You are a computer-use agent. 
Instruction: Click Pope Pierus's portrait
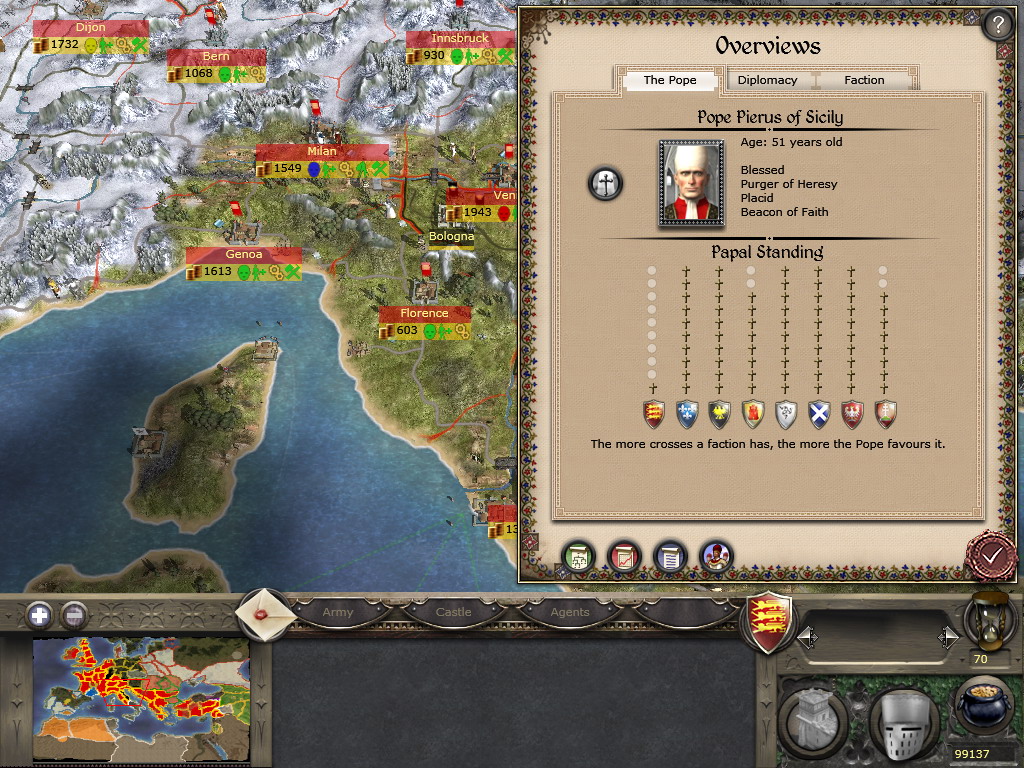click(691, 184)
